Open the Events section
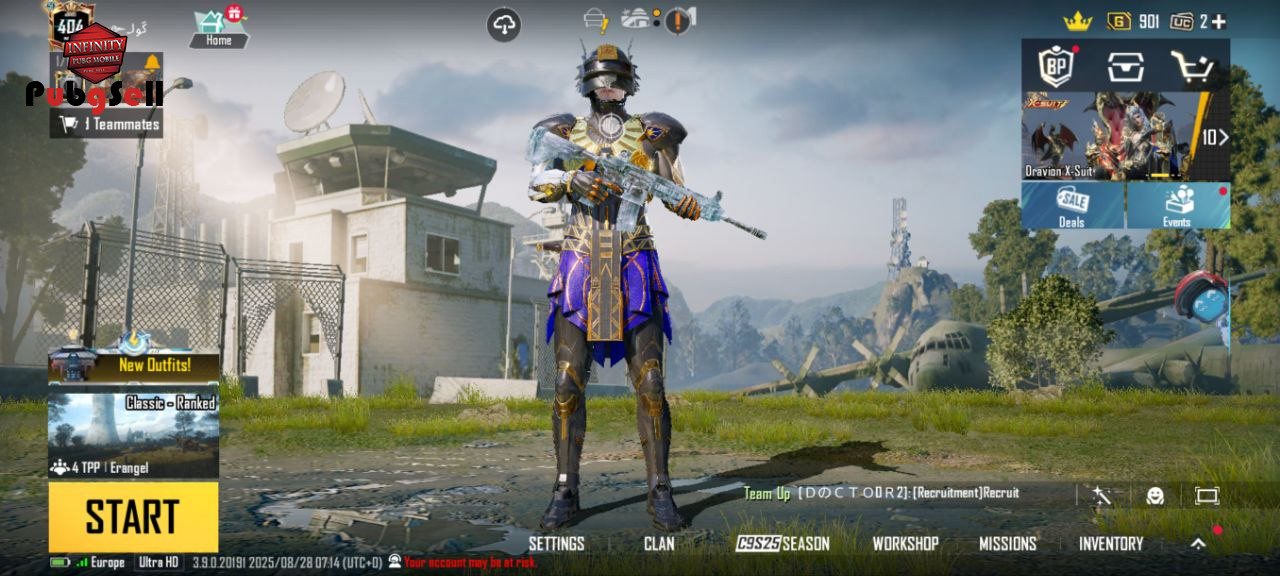Image resolution: width=1280 pixels, height=576 pixels. coord(1178,206)
